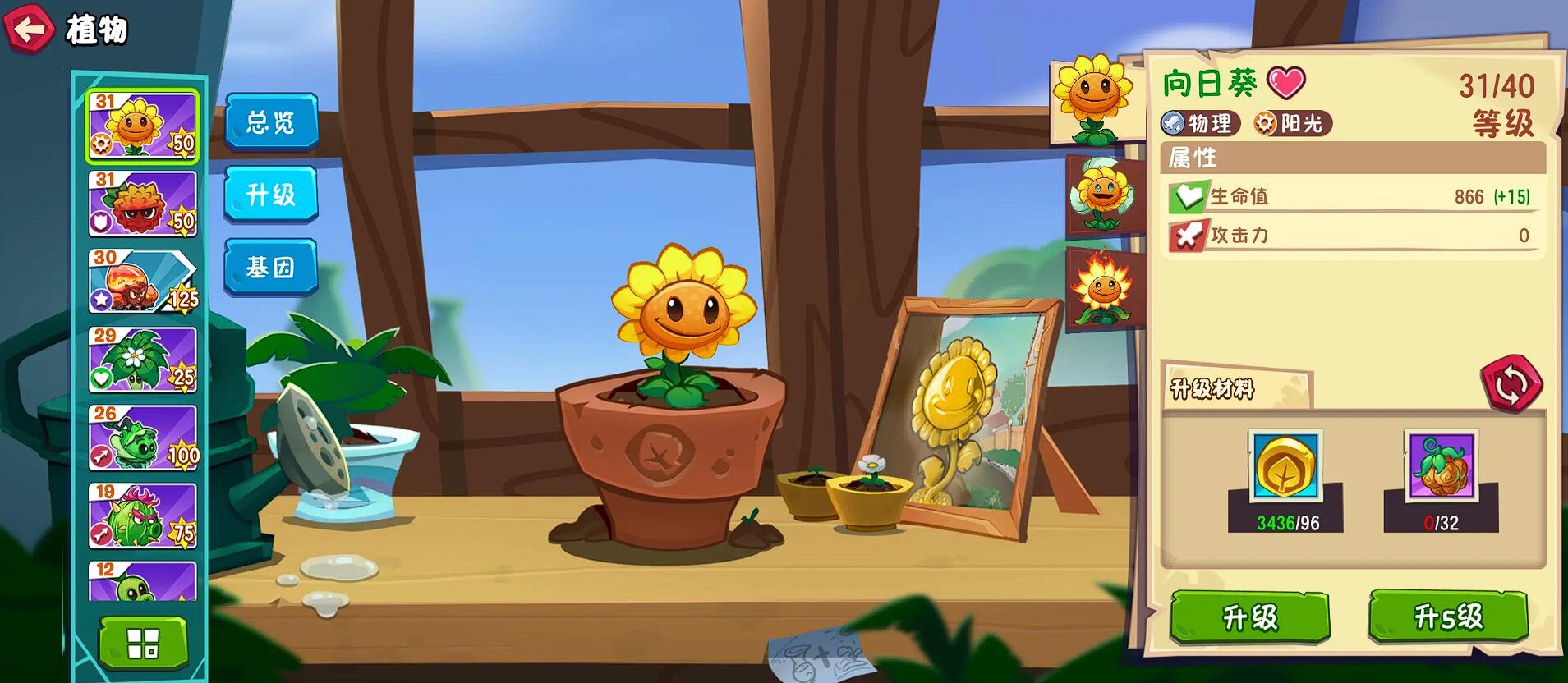Switch to the 总览 overview tab

271,122
